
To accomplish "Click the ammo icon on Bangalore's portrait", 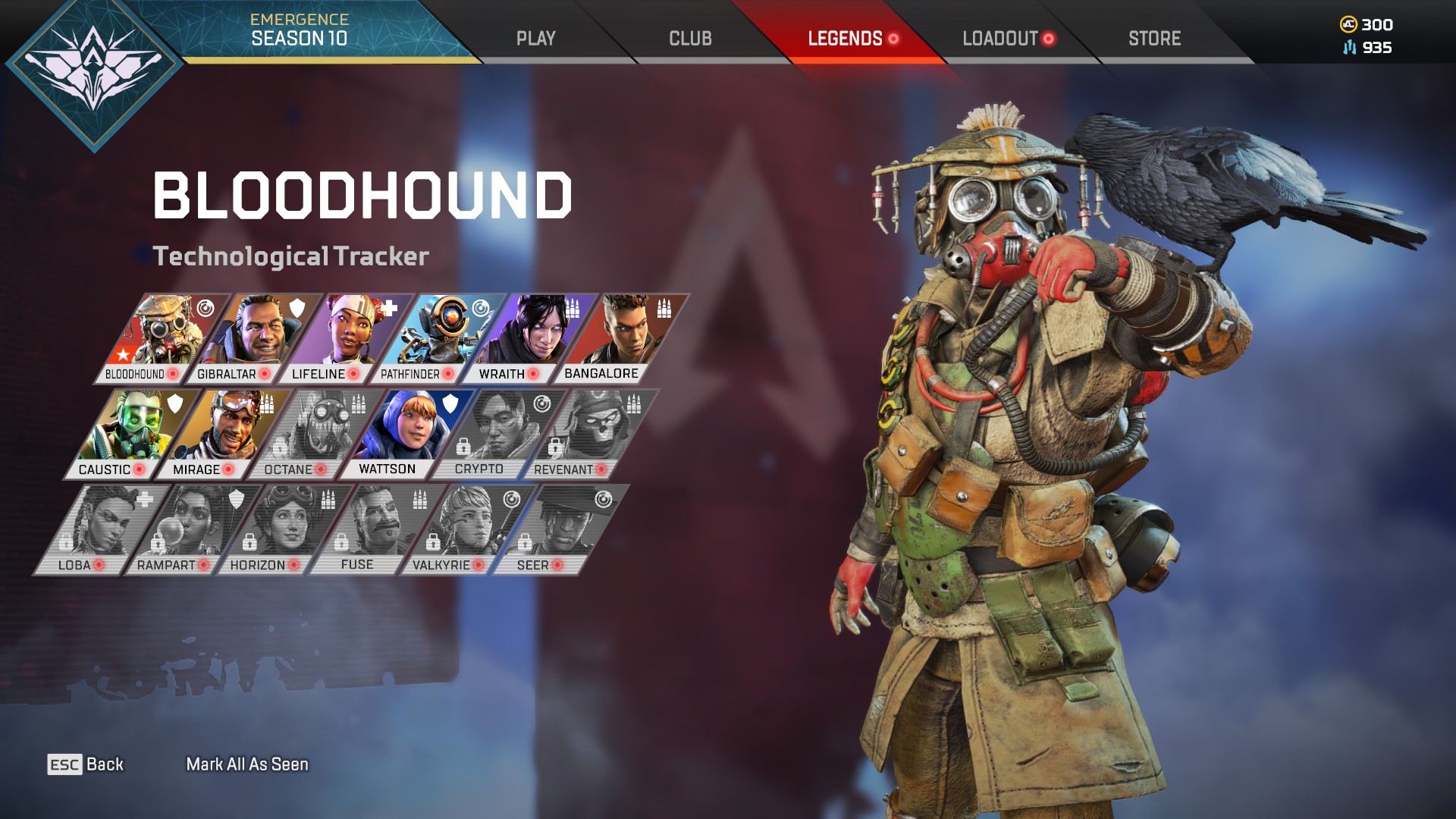I will point(665,310).
